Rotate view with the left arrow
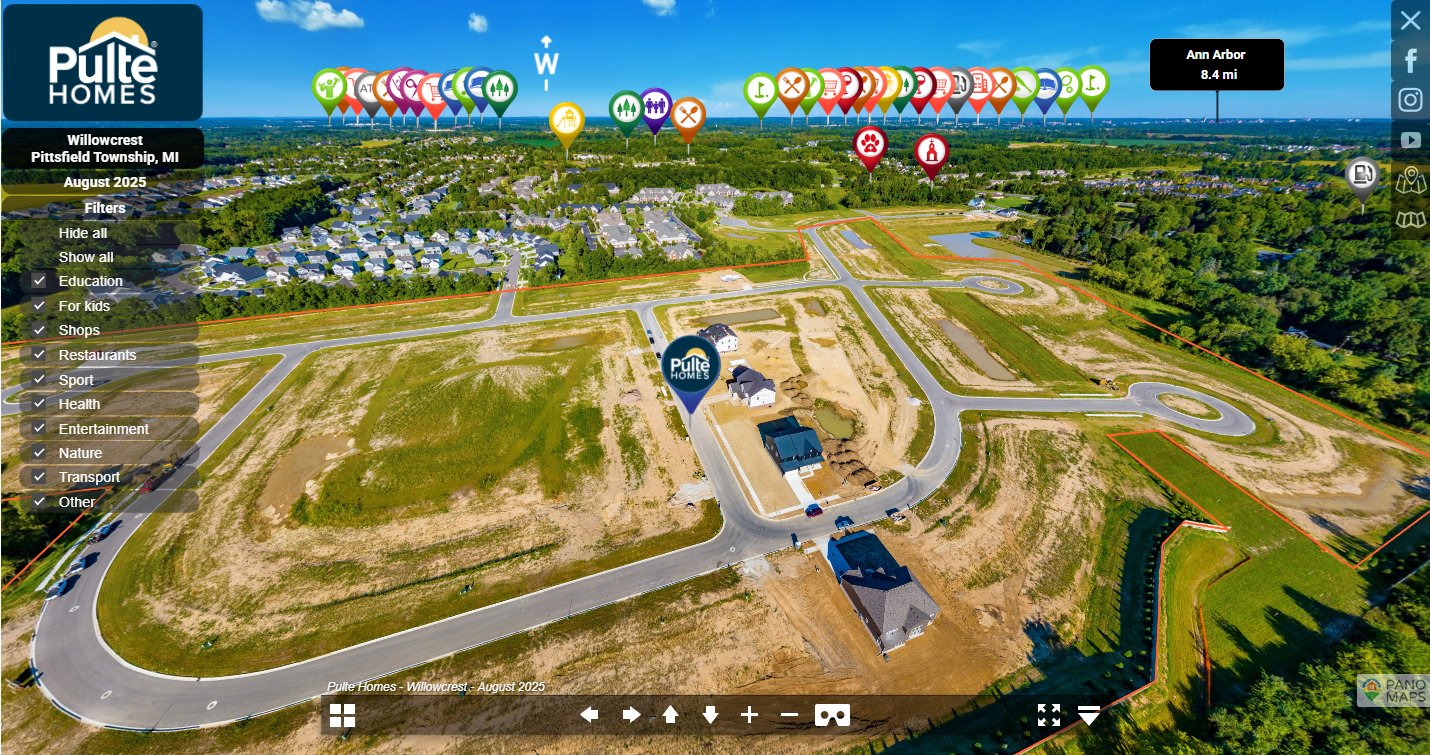 click(590, 715)
